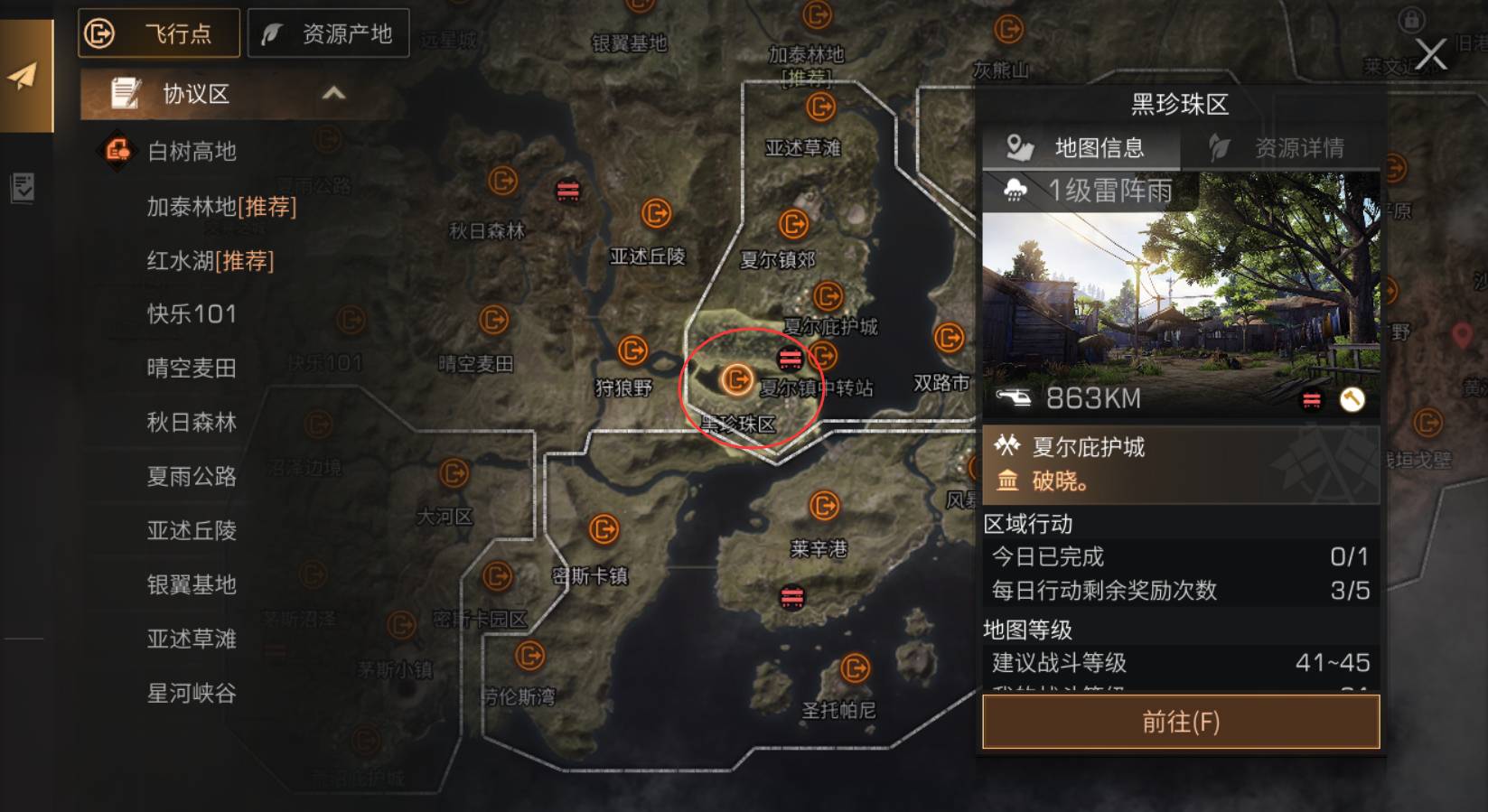Click the 破晓 faction bank icon
1488x812 pixels.
[x=1008, y=481]
